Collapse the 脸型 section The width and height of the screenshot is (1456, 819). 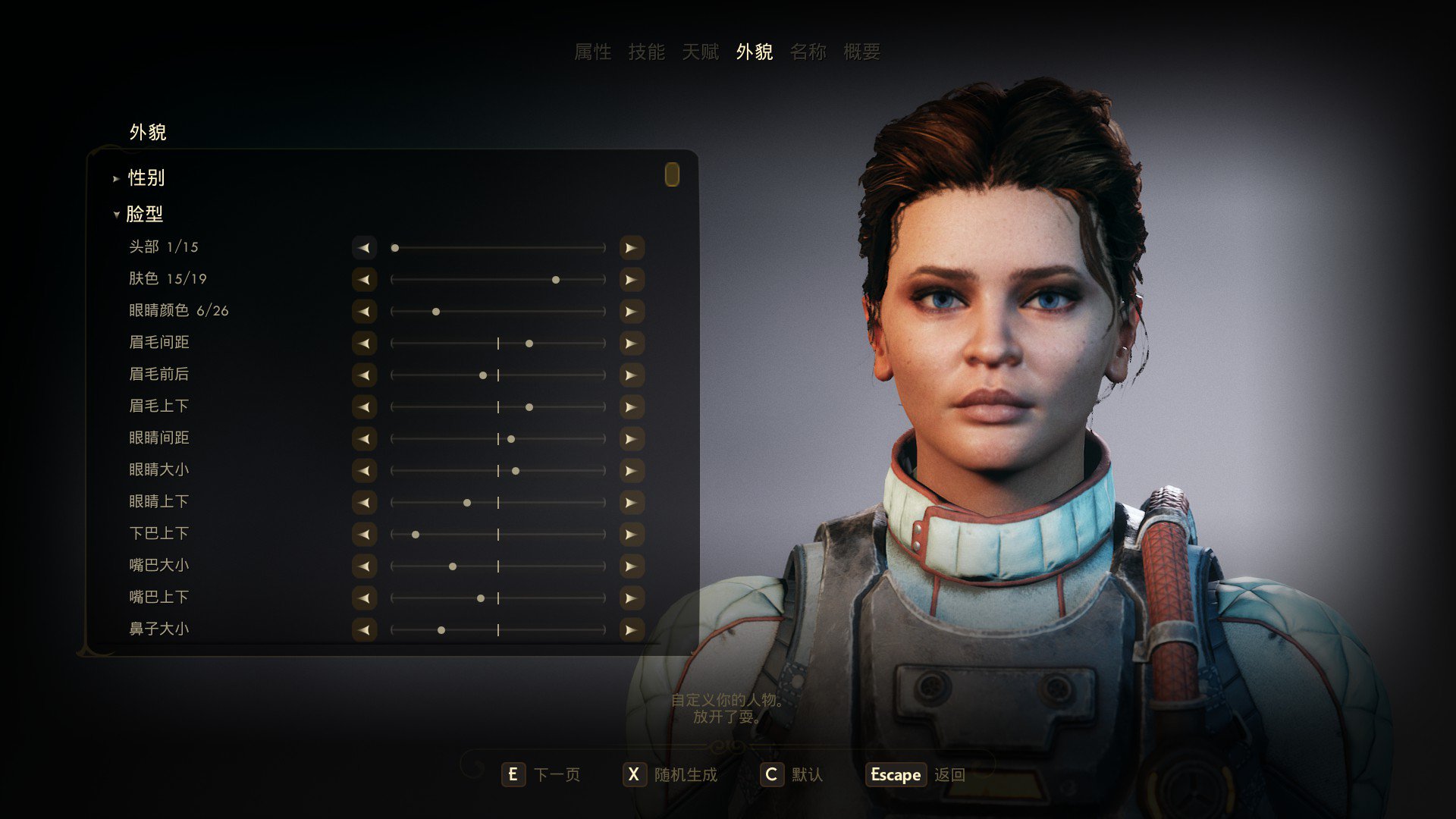coord(144,215)
